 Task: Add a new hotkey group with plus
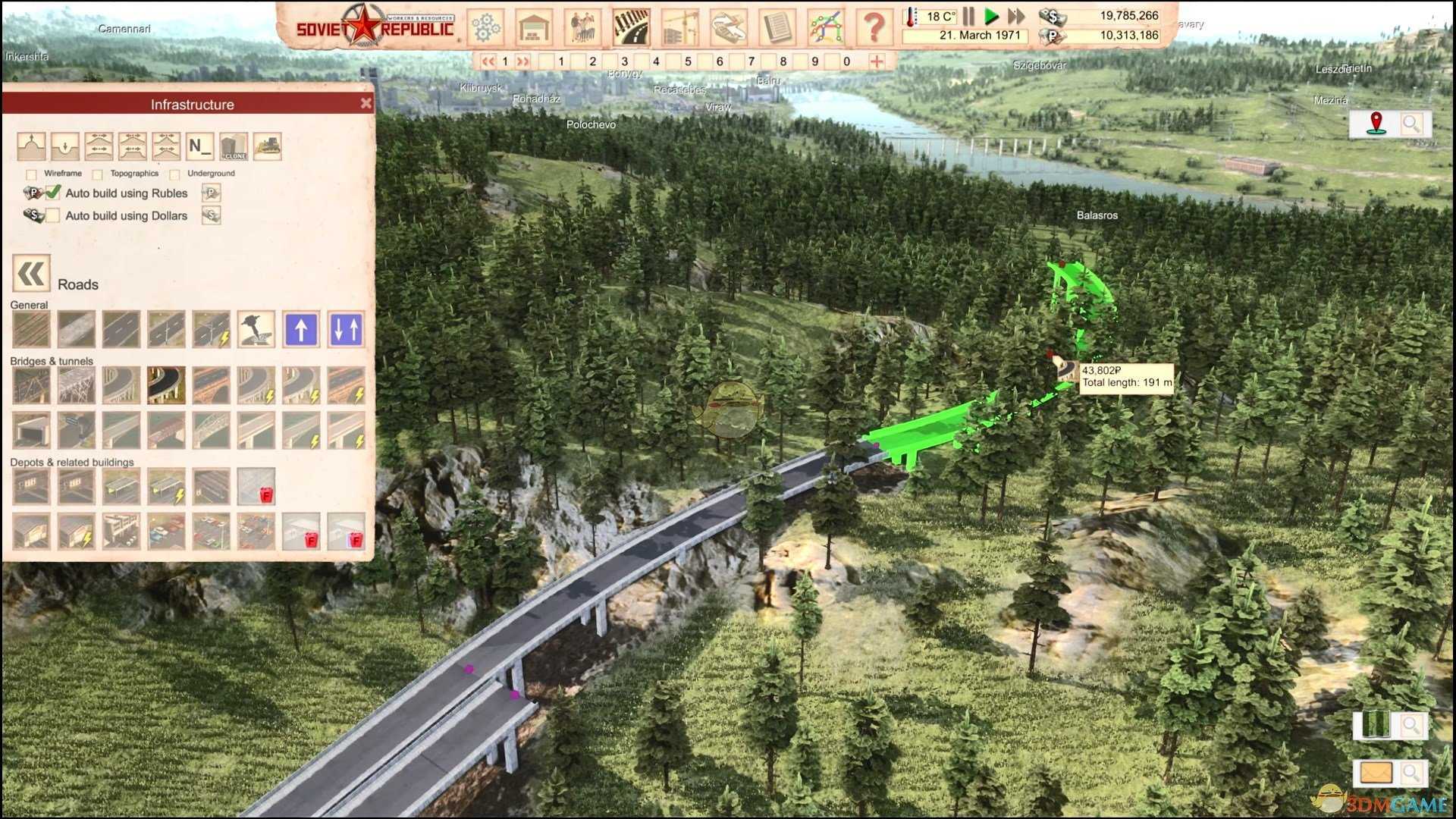tap(877, 61)
